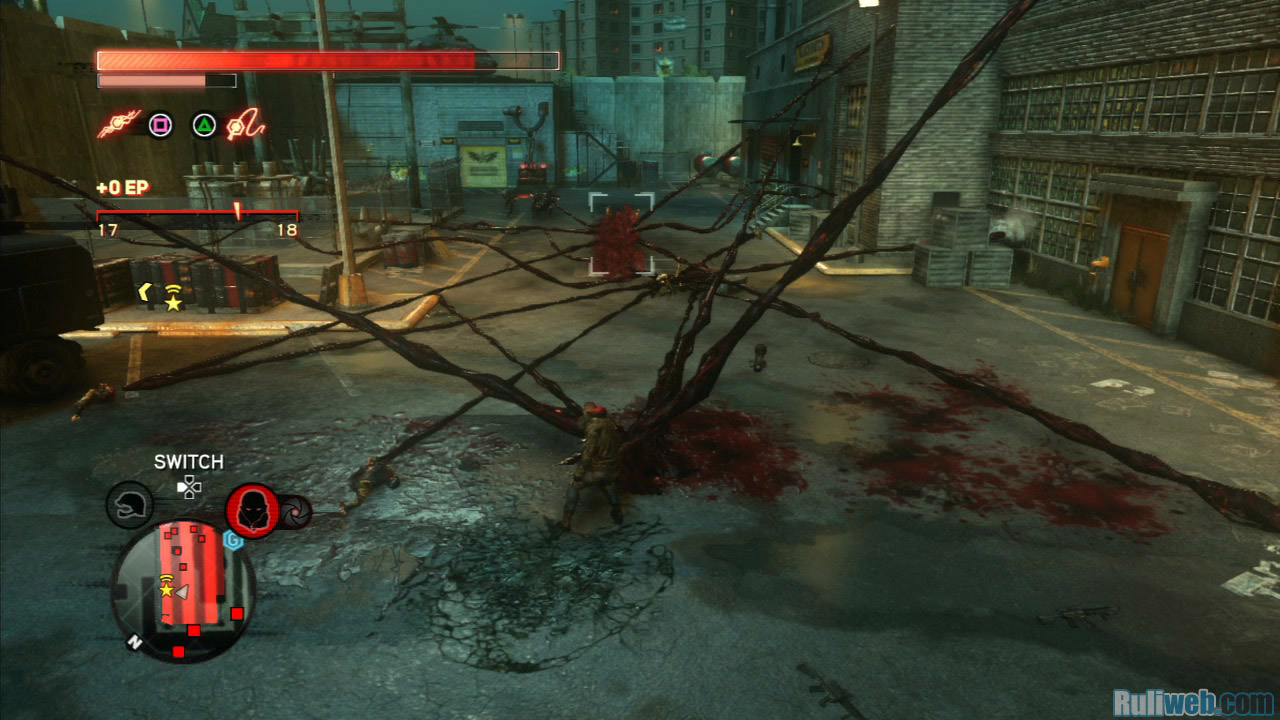Click the yellow star waypoint above crates
This screenshot has width=1280, height=720.
[x=173, y=302]
